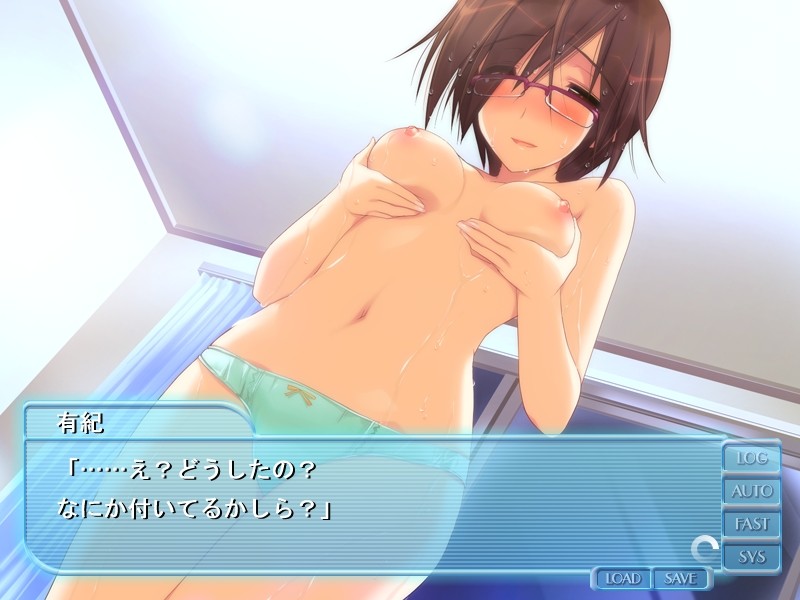Click the SAVE button
Viewport: 800px width, 600px height.
[680, 578]
